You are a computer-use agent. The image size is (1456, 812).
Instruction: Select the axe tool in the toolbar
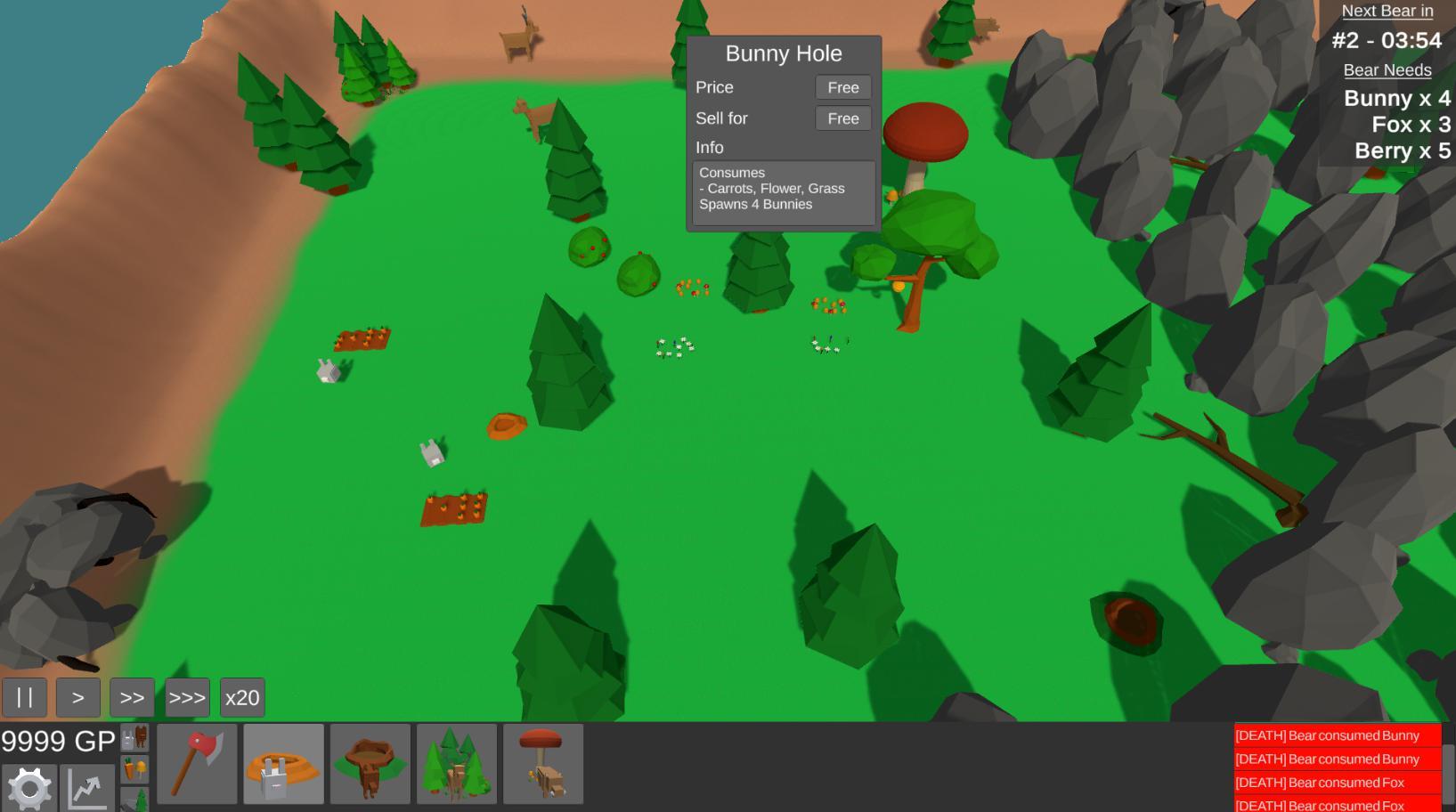pos(197,763)
